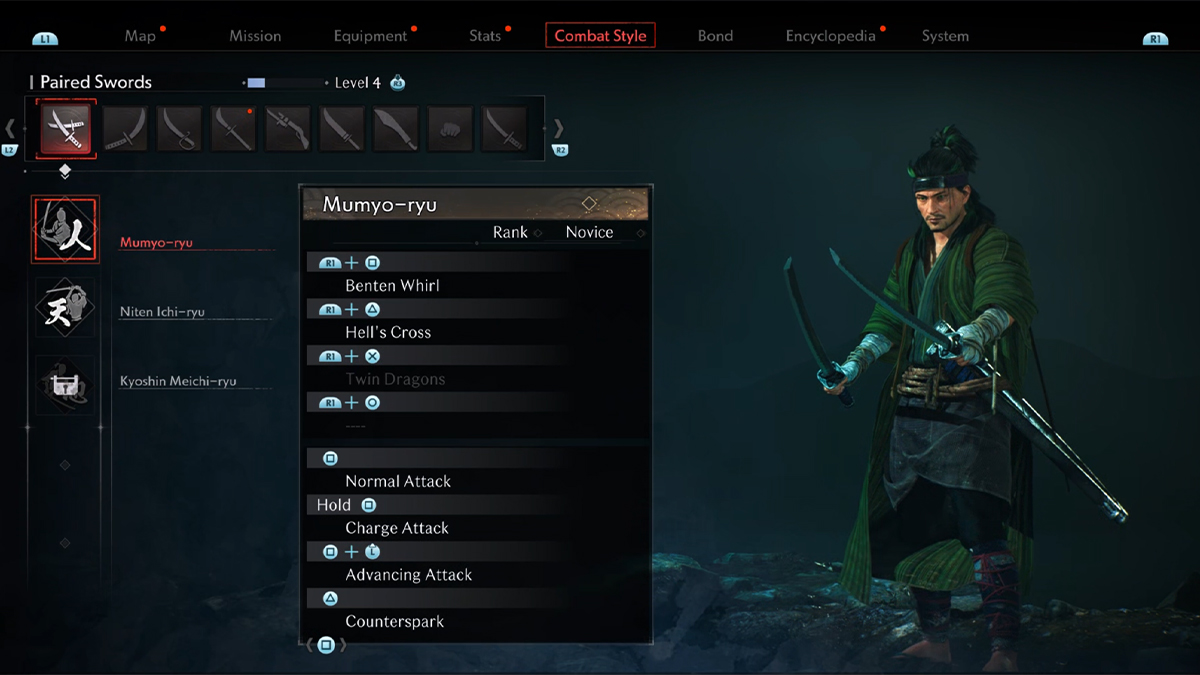1200x675 pixels.
Task: Pick the saber with hand guard icon
Action: [x=179, y=129]
